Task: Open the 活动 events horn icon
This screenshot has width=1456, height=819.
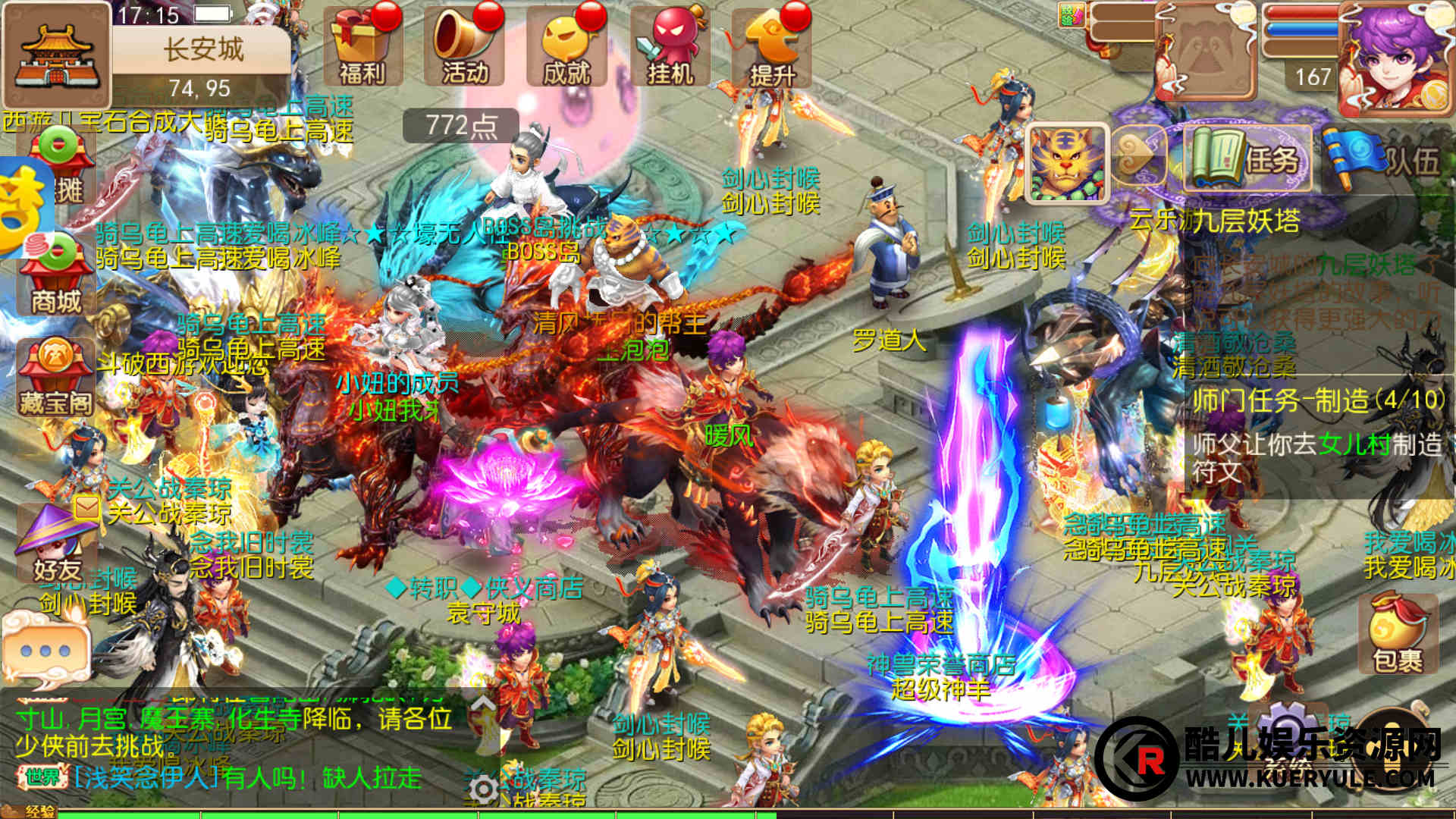Action: (464, 47)
